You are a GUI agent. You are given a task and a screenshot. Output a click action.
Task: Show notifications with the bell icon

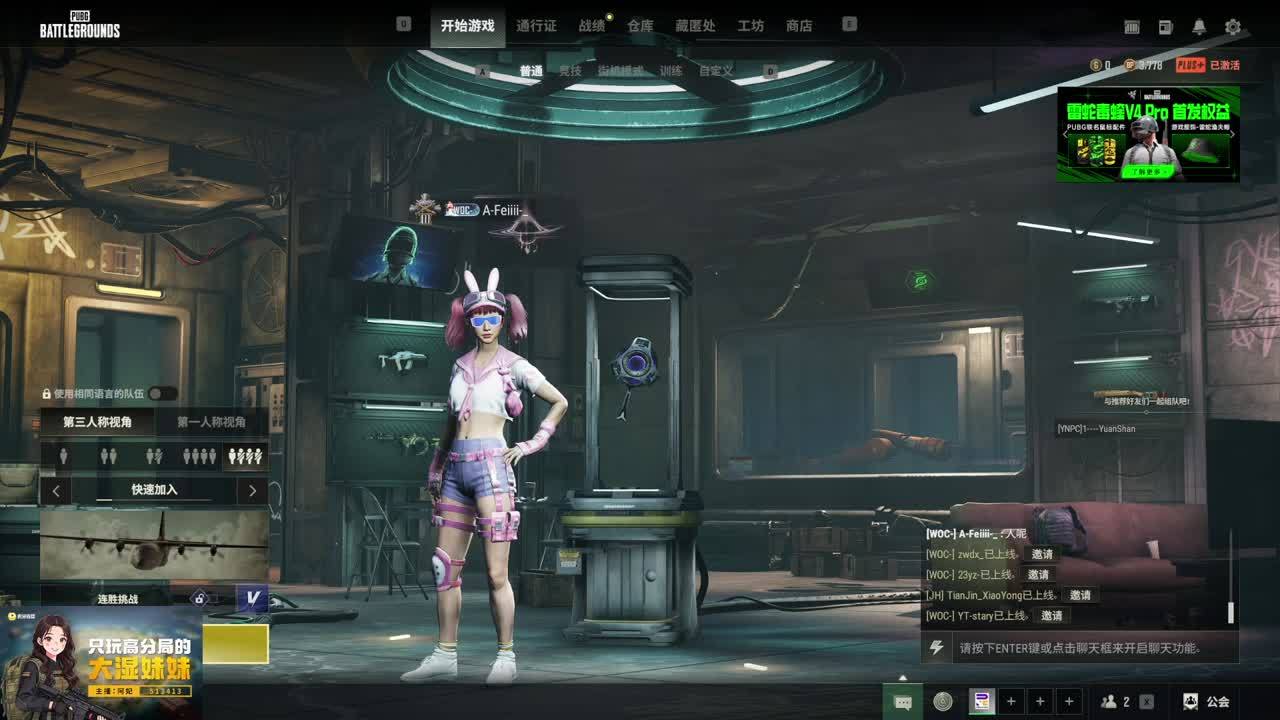[1199, 27]
